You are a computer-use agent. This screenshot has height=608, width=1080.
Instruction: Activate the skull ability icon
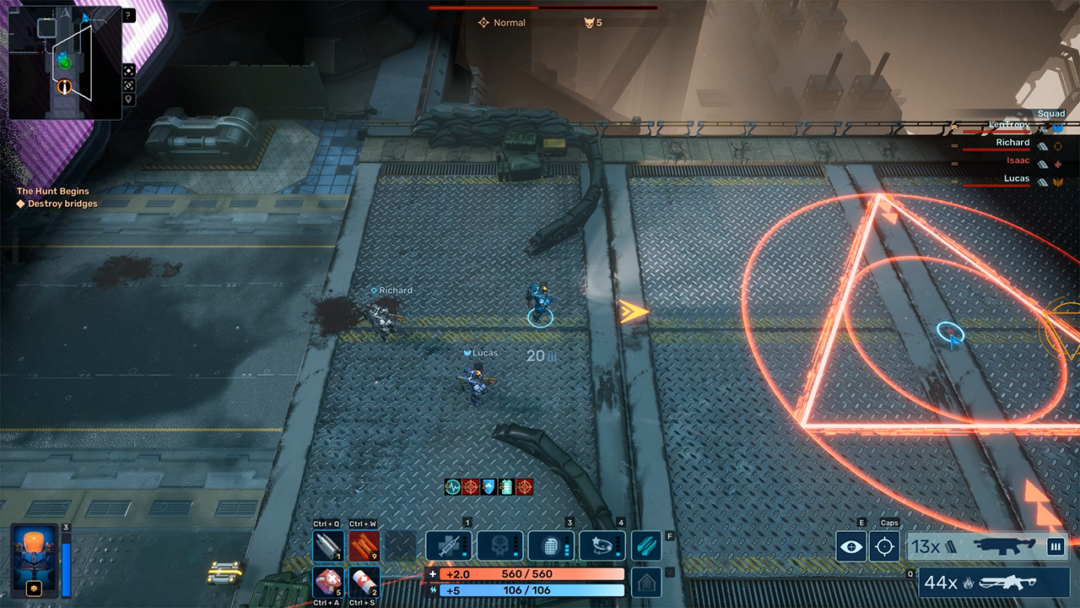click(500, 546)
